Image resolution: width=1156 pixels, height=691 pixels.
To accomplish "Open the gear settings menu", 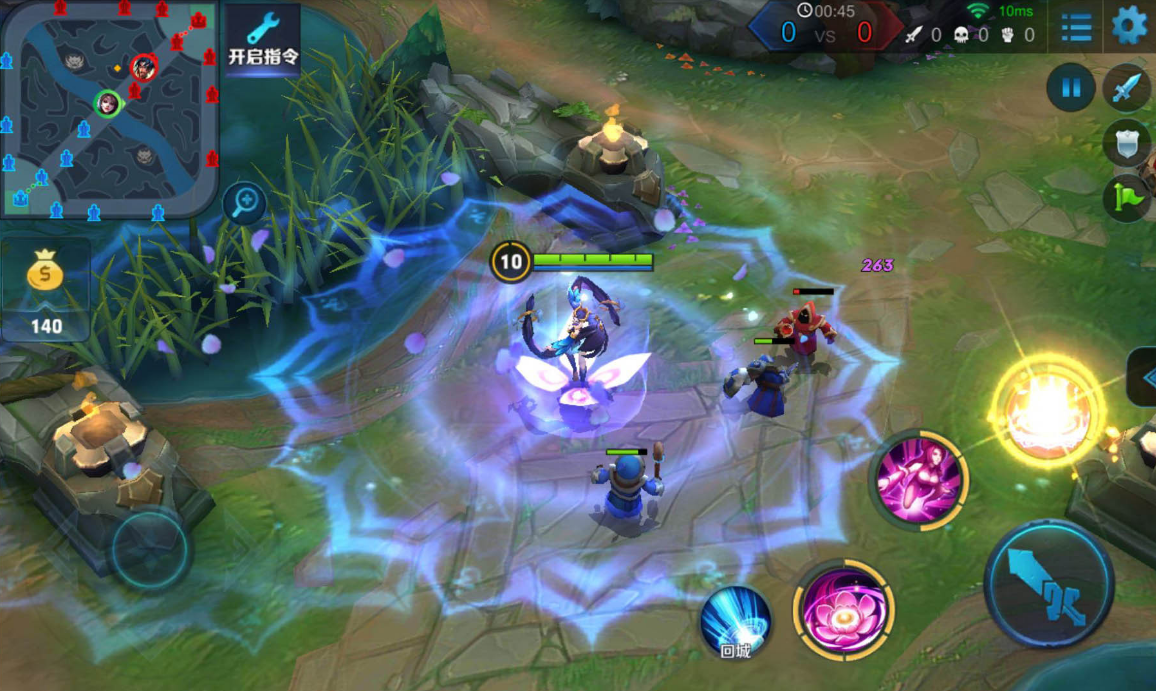I will (1129, 25).
